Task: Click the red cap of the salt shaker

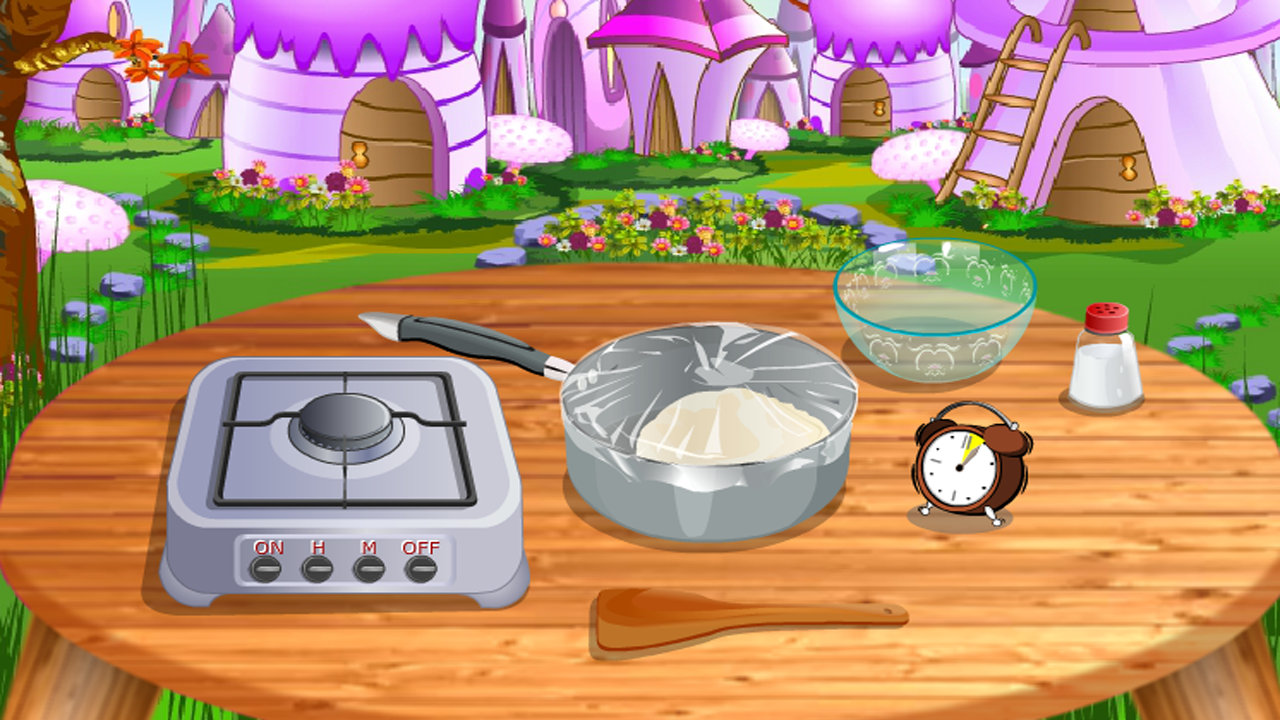Action: 1105,315
